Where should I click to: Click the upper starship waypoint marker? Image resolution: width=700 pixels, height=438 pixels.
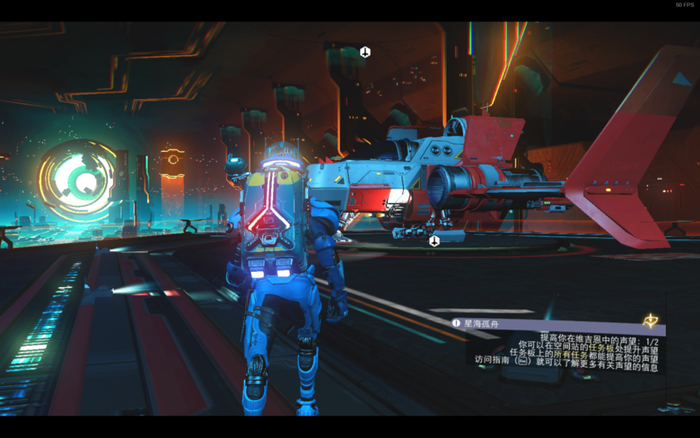pyautogui.click(x=366, y=52)
